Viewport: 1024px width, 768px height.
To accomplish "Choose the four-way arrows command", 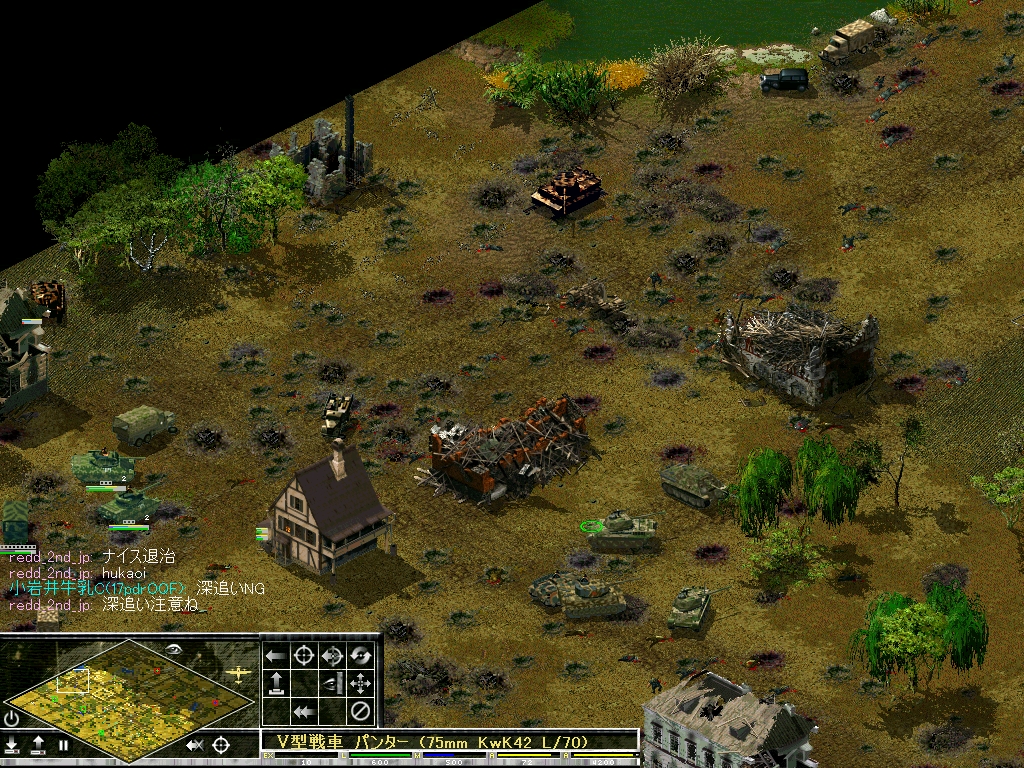I will [x=361, y=684].
